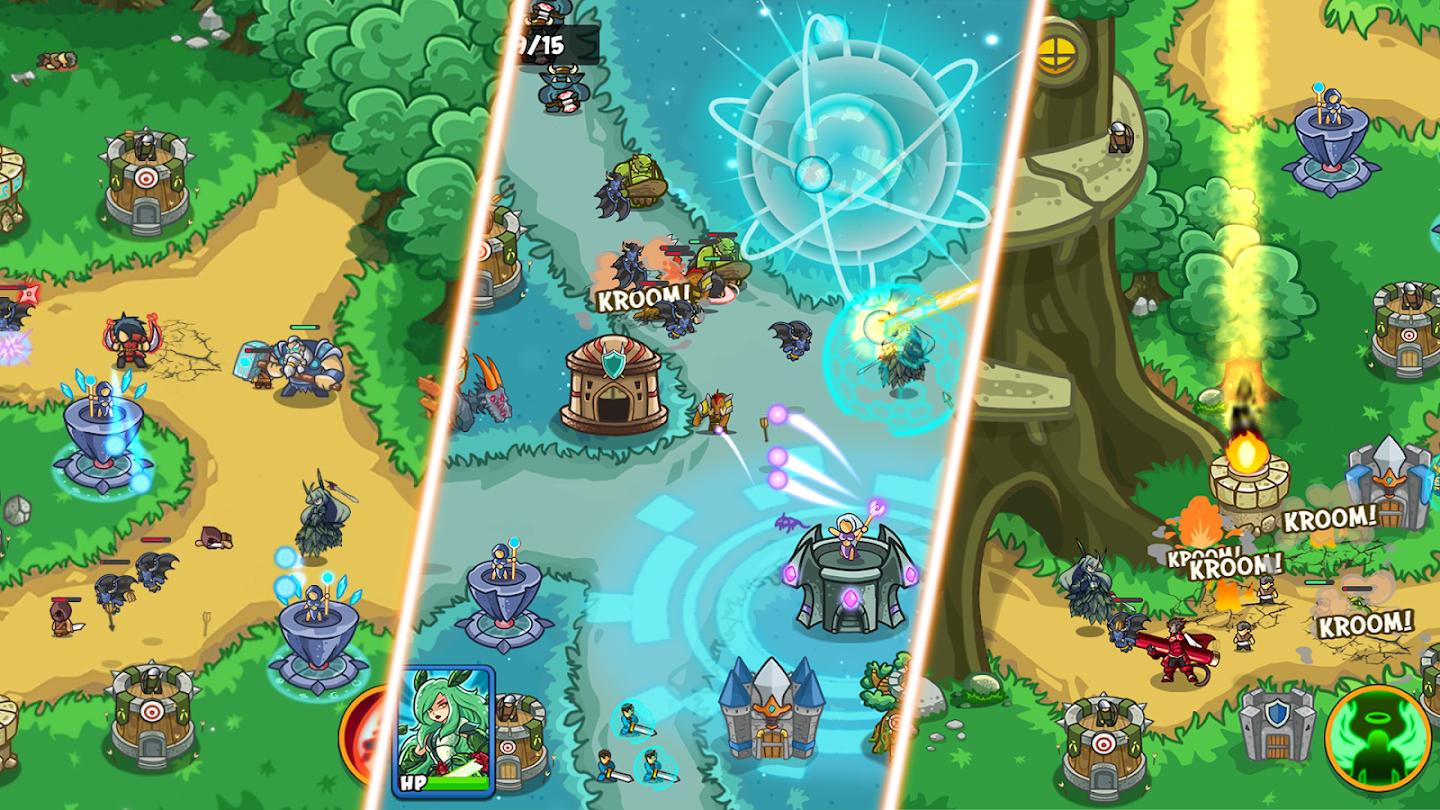The image size is (1440, 810).
Task: Open the wave counter 0/15 panel
Action: pos(545,43)
